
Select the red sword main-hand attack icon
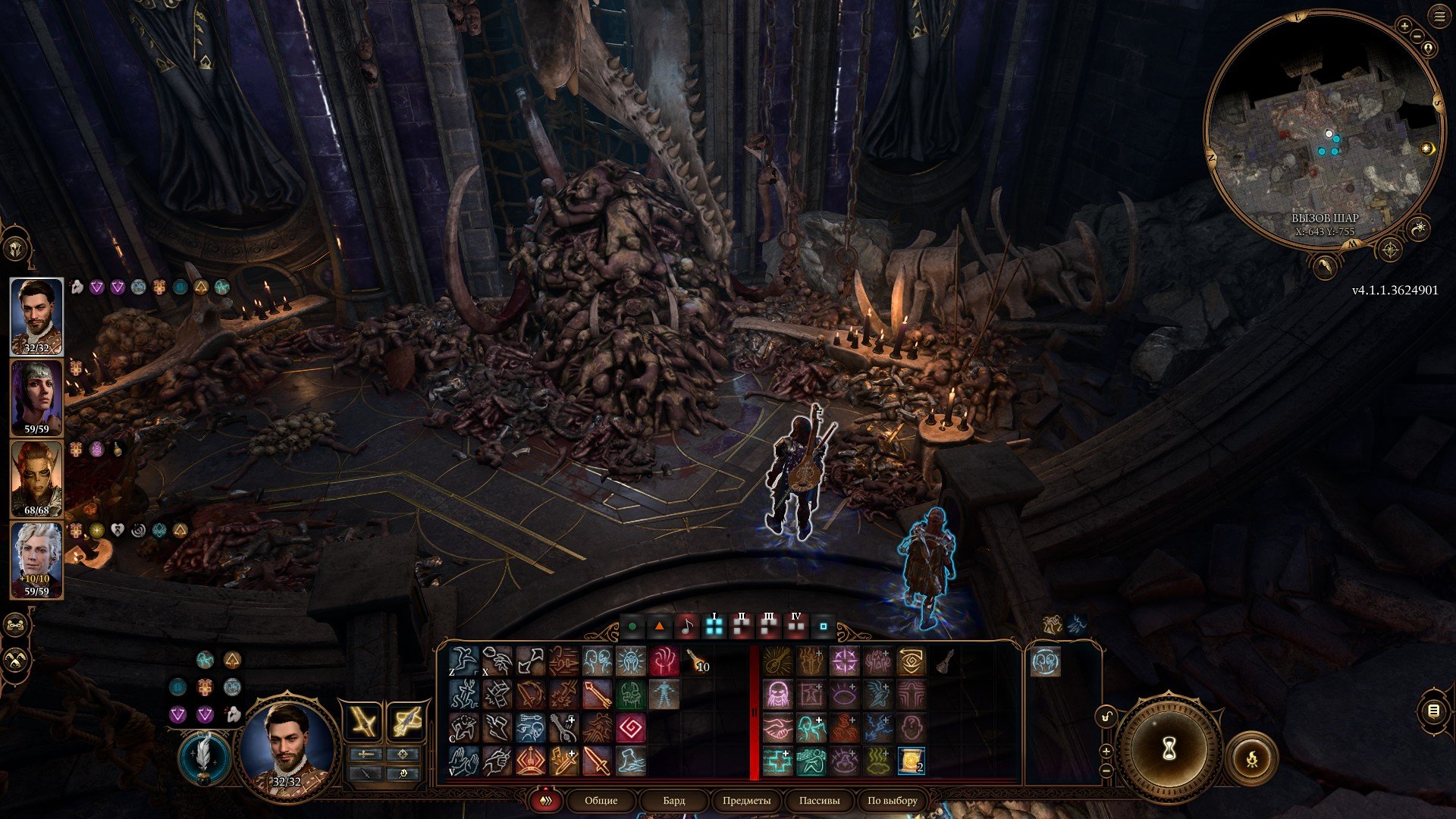[597, 761]
